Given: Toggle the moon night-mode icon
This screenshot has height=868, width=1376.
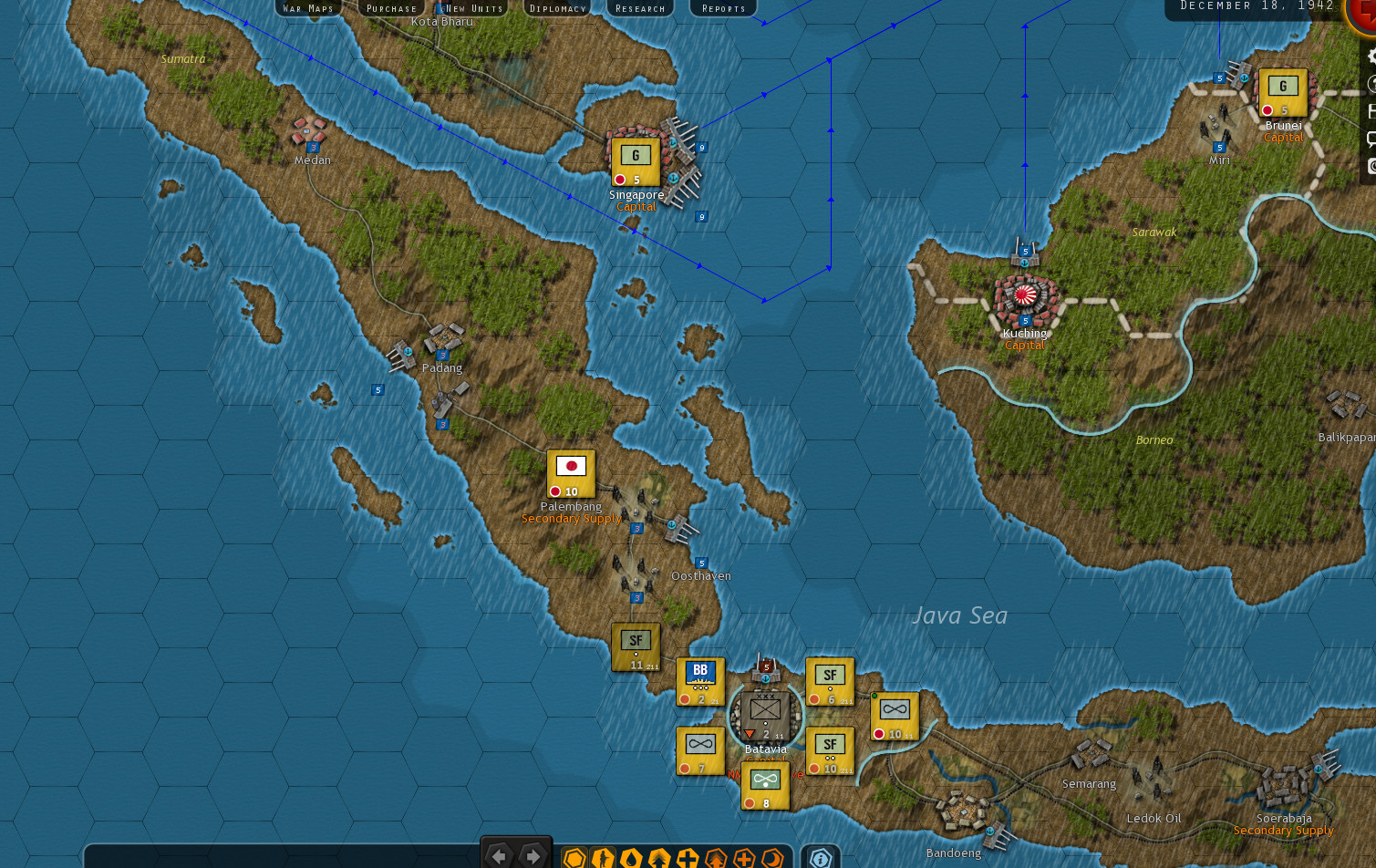Looking at the screenshot, I should point(771,857).
